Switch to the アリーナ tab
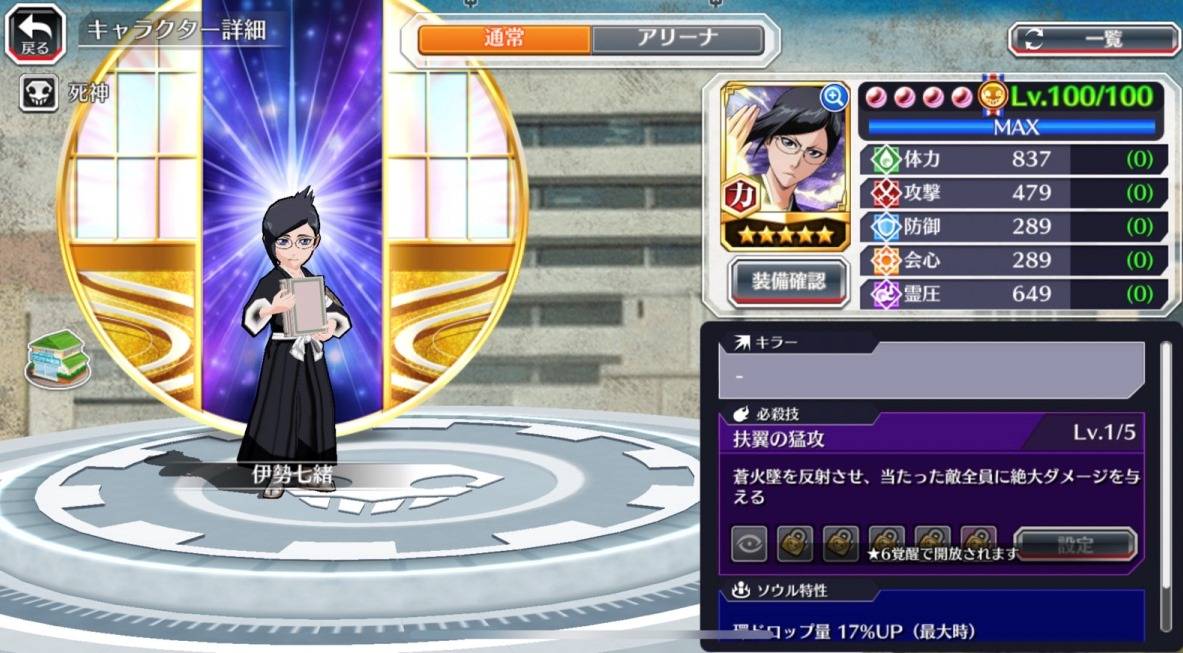This screenshot has height=653, width=1183. click(x=677, y=39)
